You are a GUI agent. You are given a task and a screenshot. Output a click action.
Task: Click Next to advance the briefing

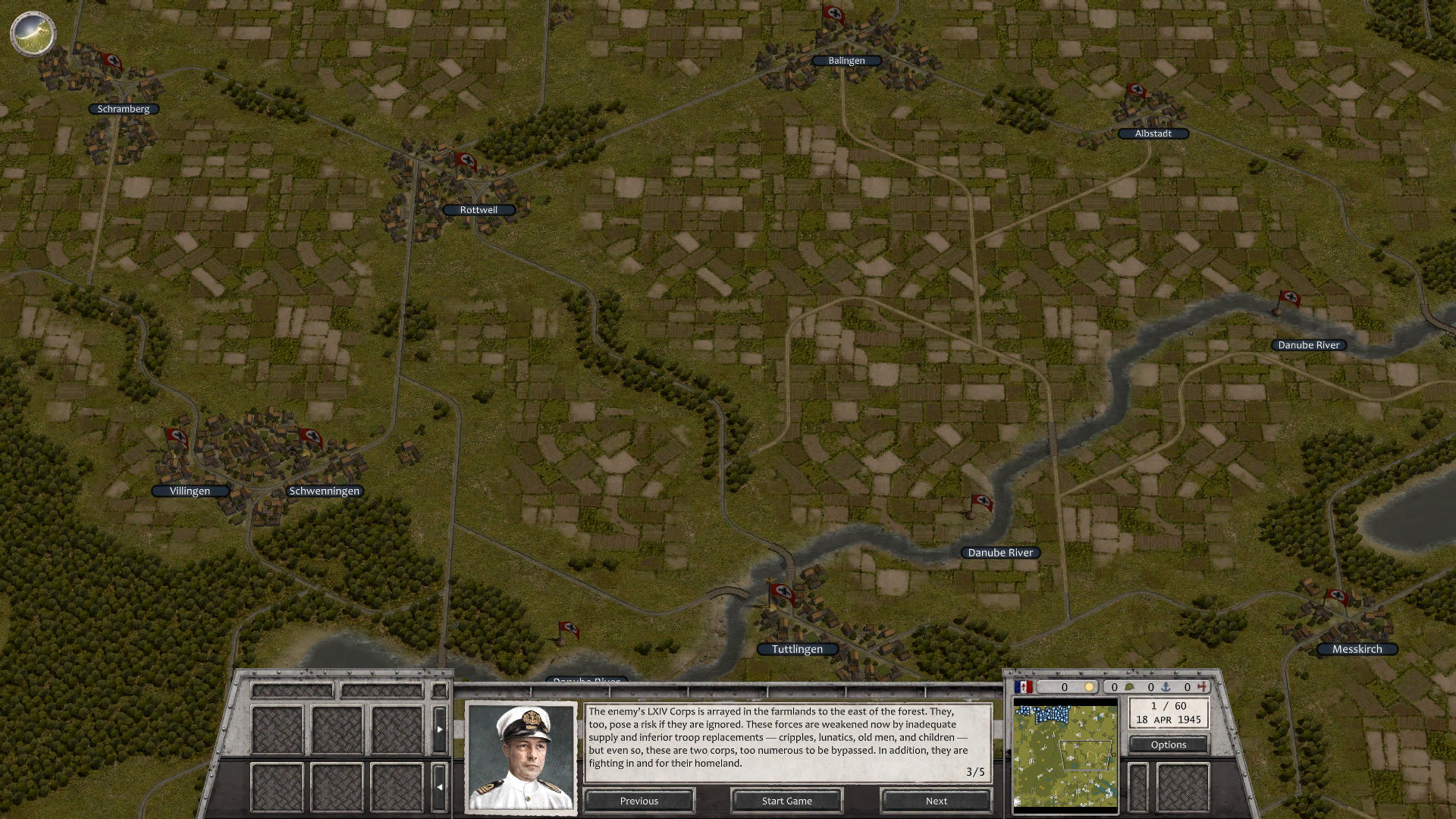[935, 800]
